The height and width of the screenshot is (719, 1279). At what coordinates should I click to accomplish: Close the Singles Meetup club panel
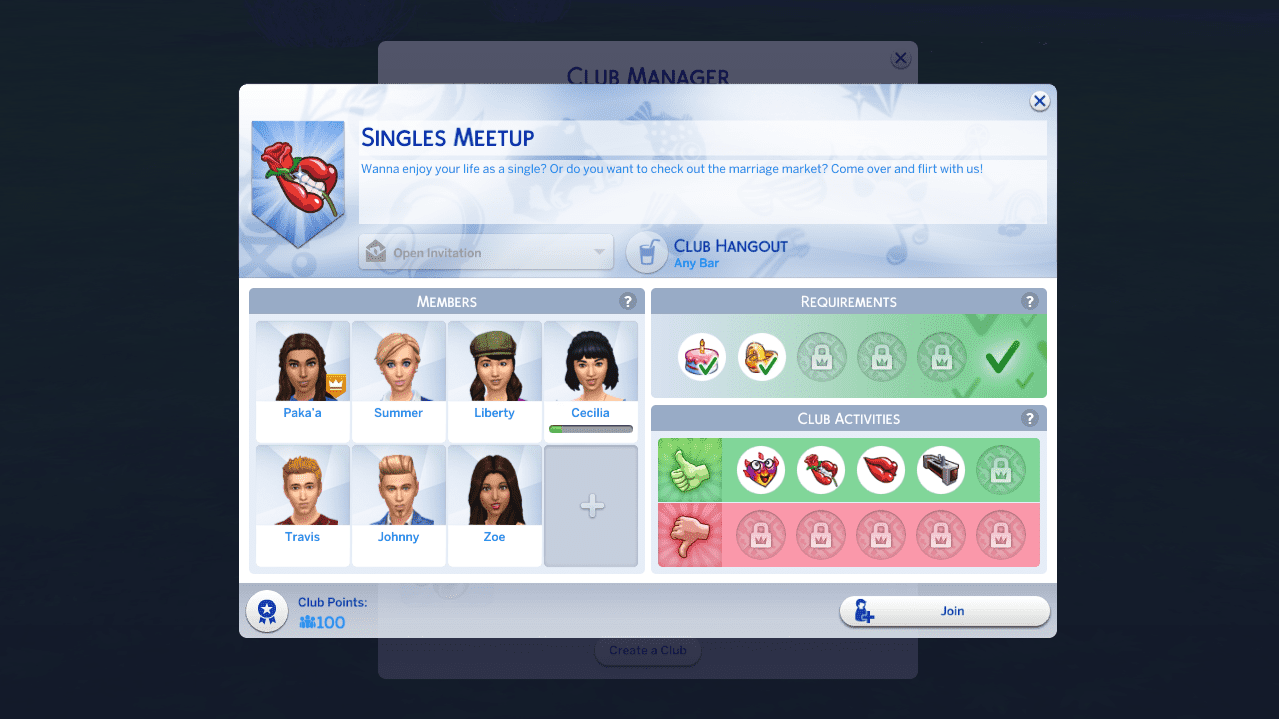1040,101
